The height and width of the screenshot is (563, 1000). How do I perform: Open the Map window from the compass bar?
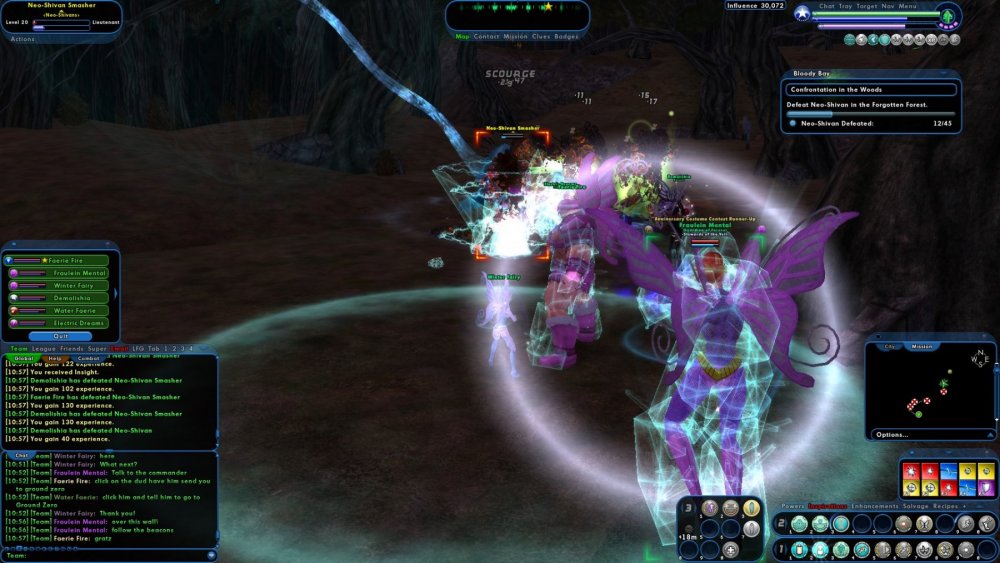pyautogui.click(x=462, y=36)
